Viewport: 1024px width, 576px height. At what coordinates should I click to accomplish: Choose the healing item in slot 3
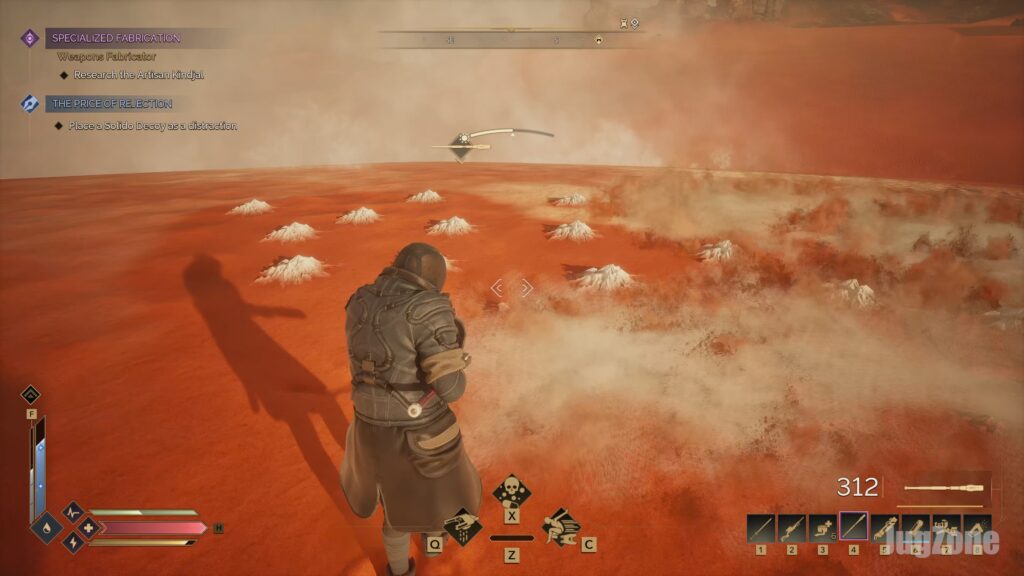tap(822, 527)
